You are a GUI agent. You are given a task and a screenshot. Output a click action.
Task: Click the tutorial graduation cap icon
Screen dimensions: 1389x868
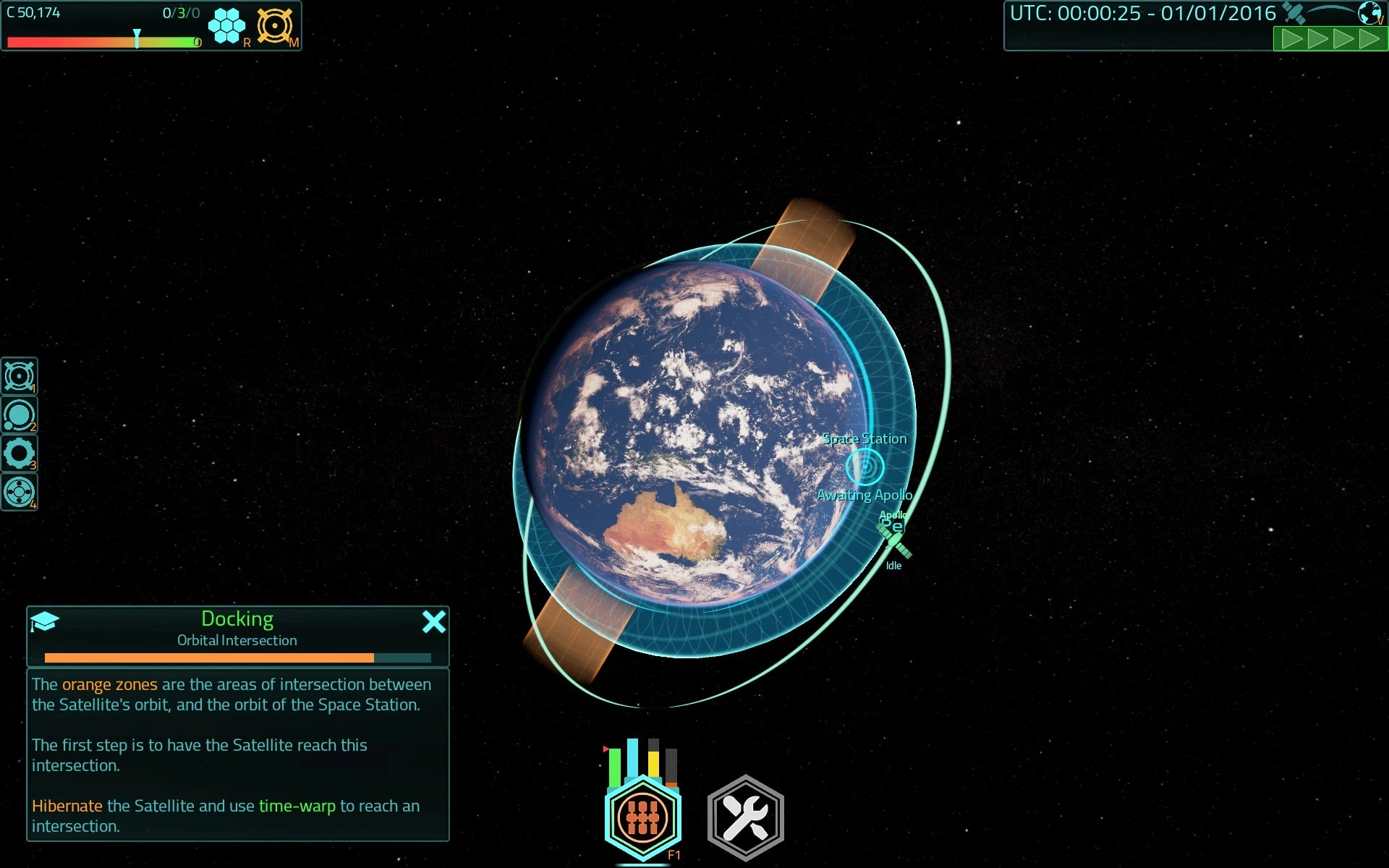(x=45, y=621)
